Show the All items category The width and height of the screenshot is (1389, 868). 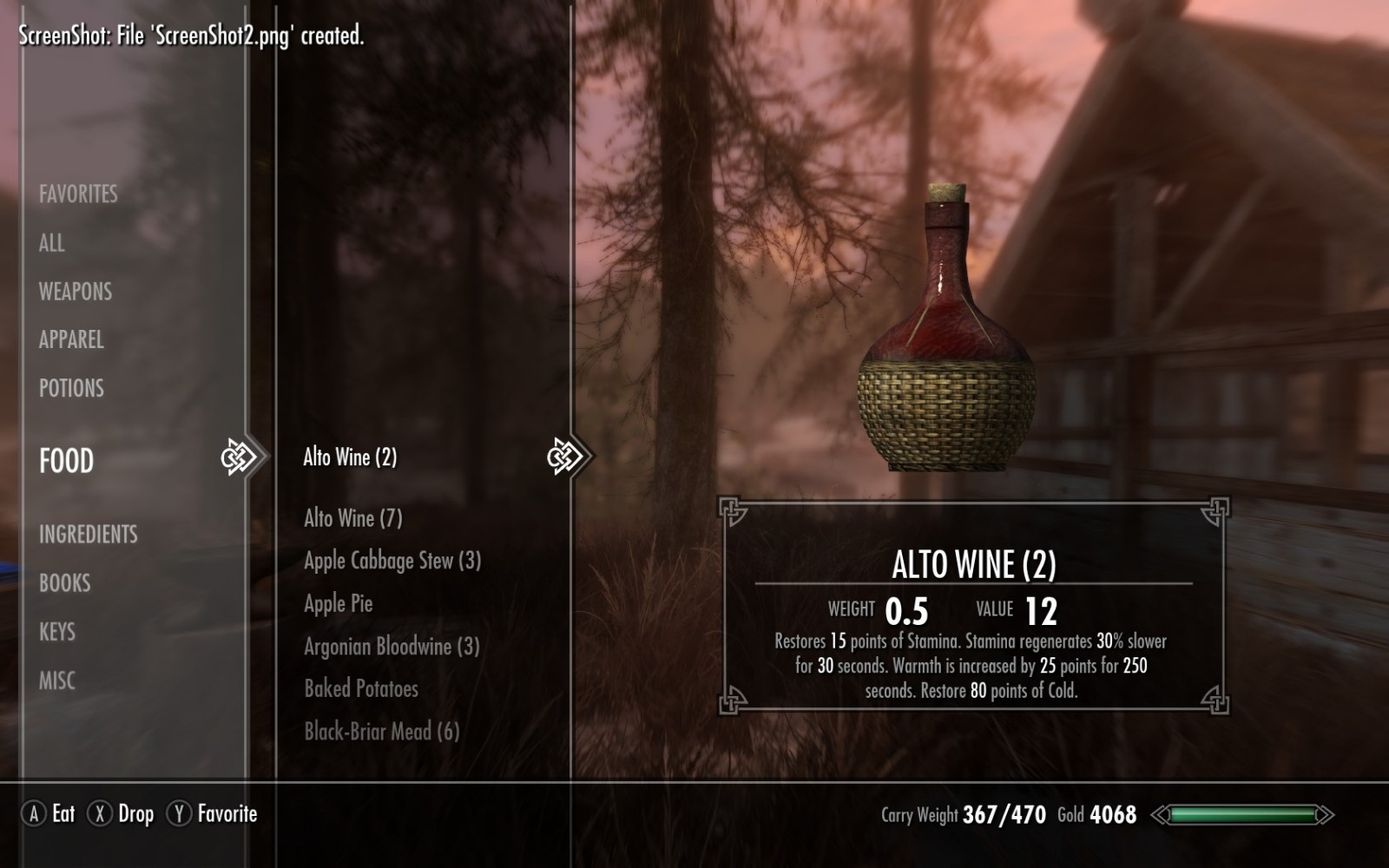[x=52, y=243]
